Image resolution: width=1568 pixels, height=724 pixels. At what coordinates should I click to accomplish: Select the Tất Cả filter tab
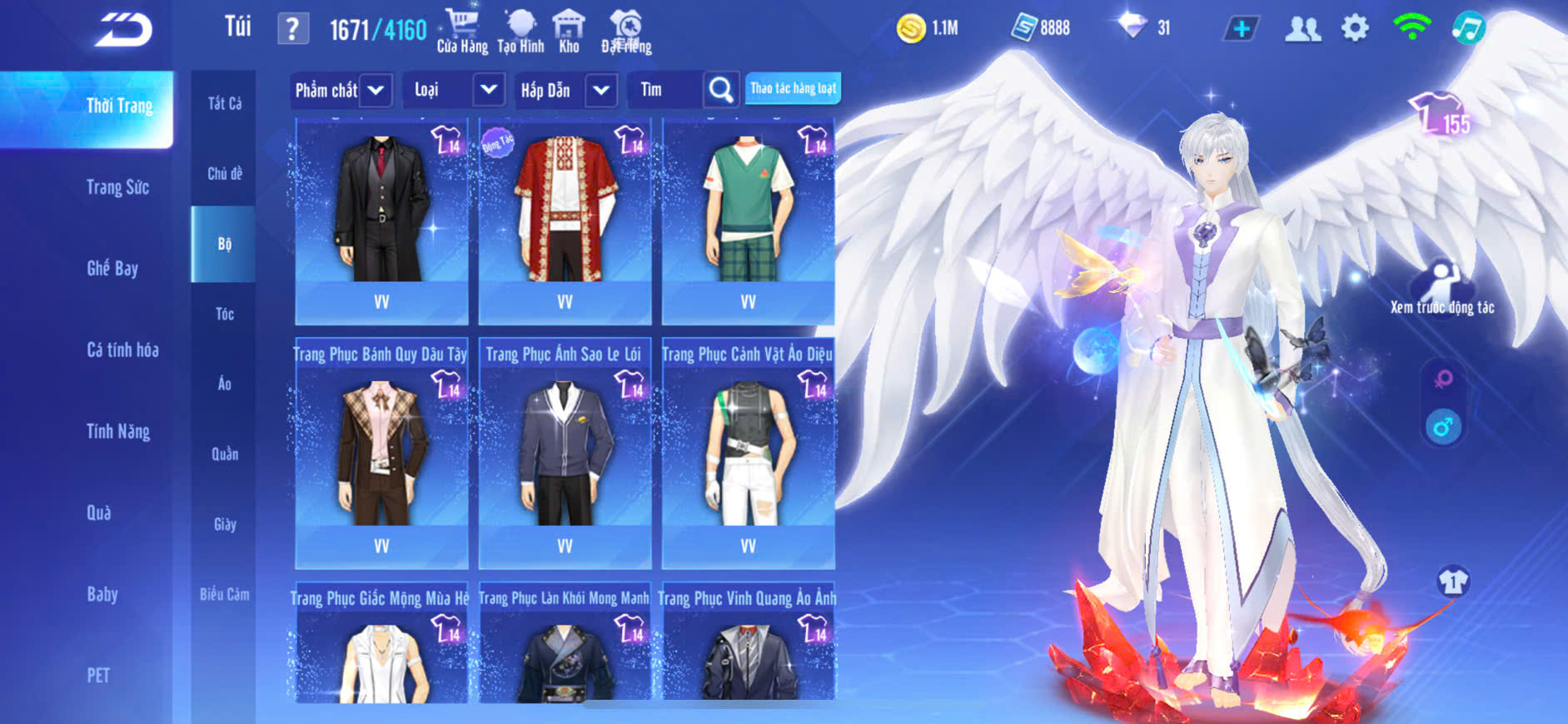[x=224, y=103]
